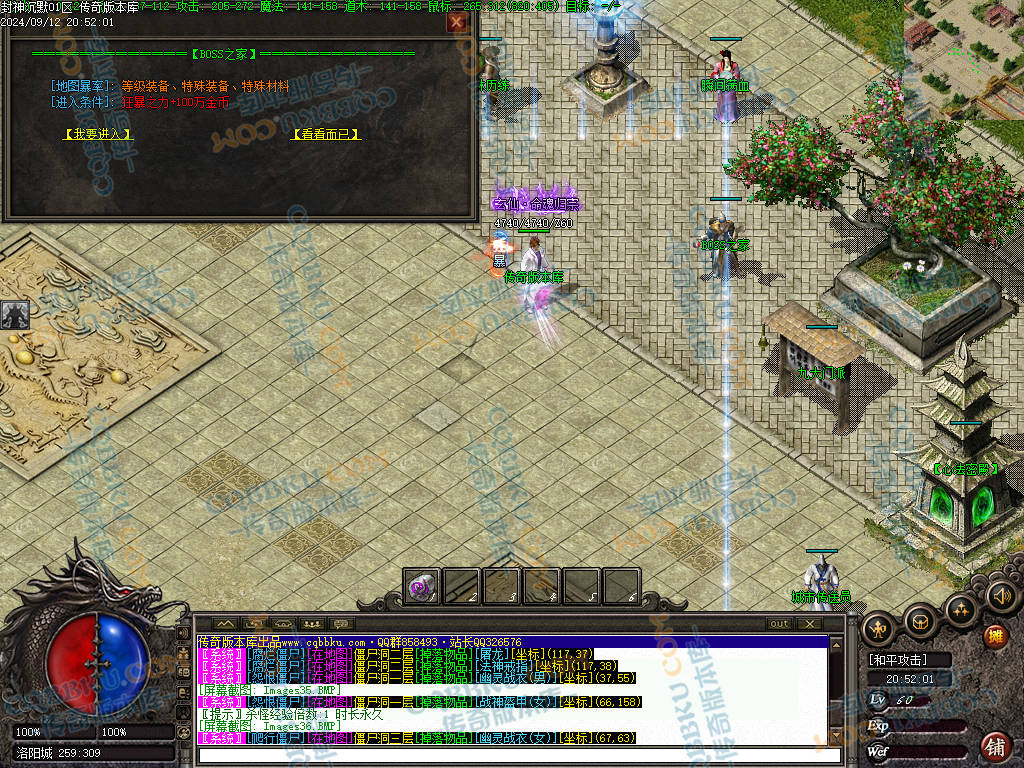Screen dimensions: 1024x768
Task: Open the red 铺 shop button
Action: click(995, 745)
